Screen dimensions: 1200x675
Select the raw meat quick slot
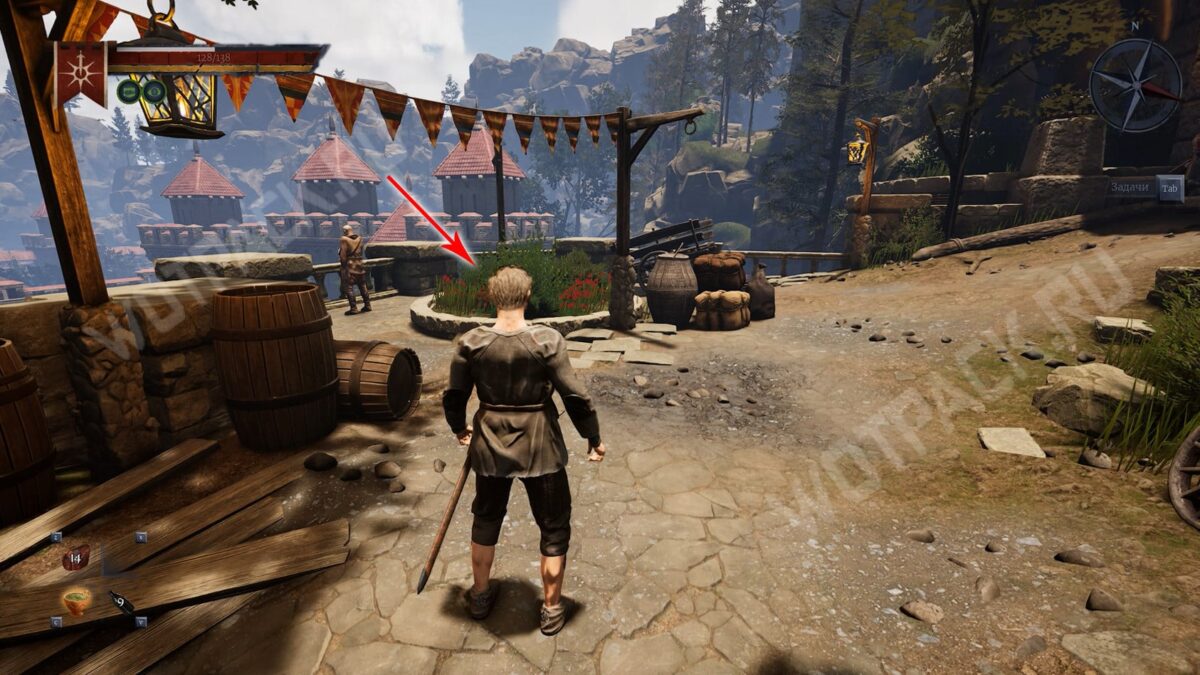(76, 557)
